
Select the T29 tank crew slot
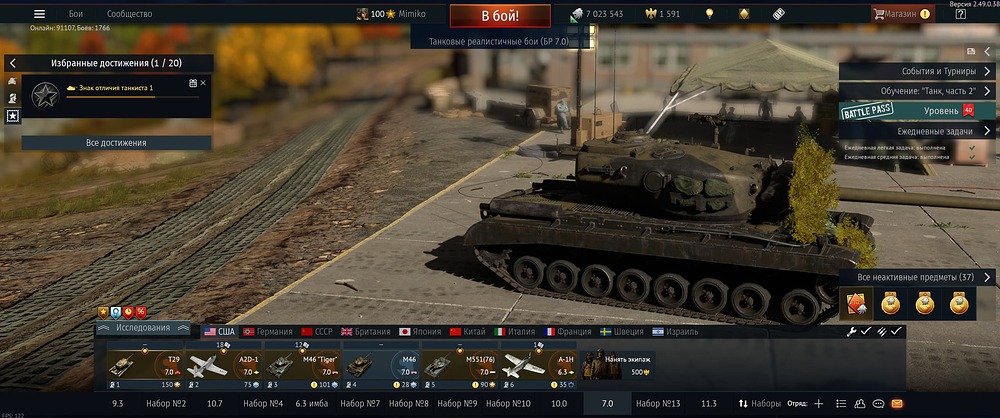[146, 366]
